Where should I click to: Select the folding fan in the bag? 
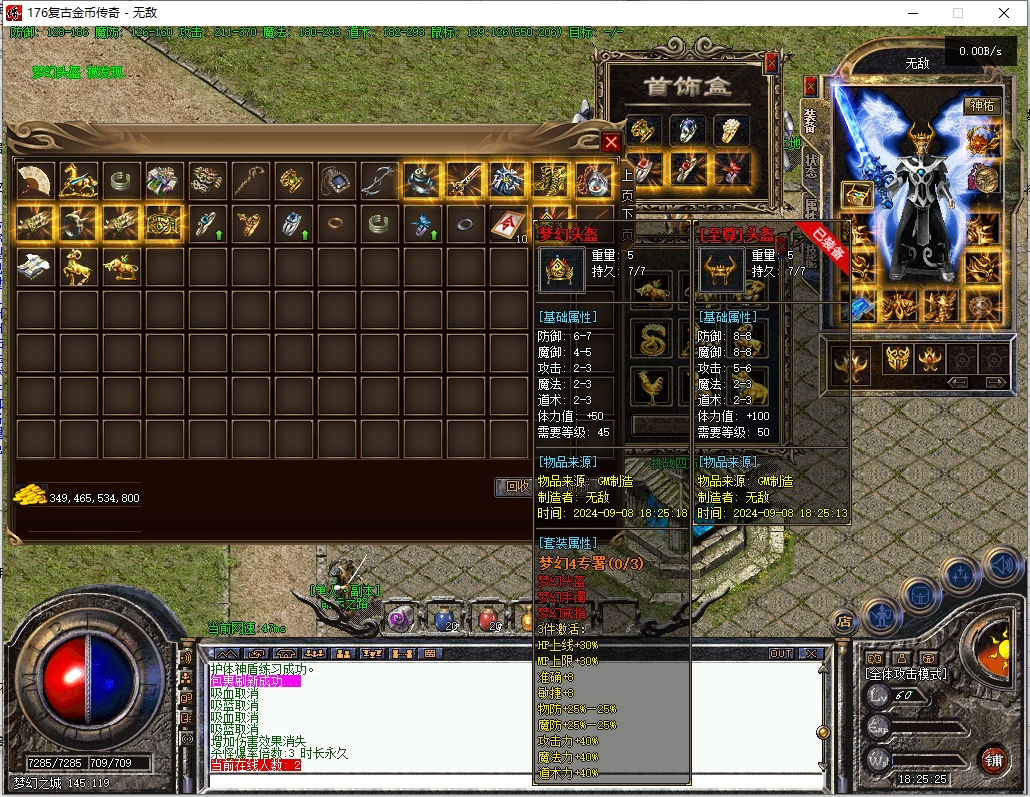36,180
